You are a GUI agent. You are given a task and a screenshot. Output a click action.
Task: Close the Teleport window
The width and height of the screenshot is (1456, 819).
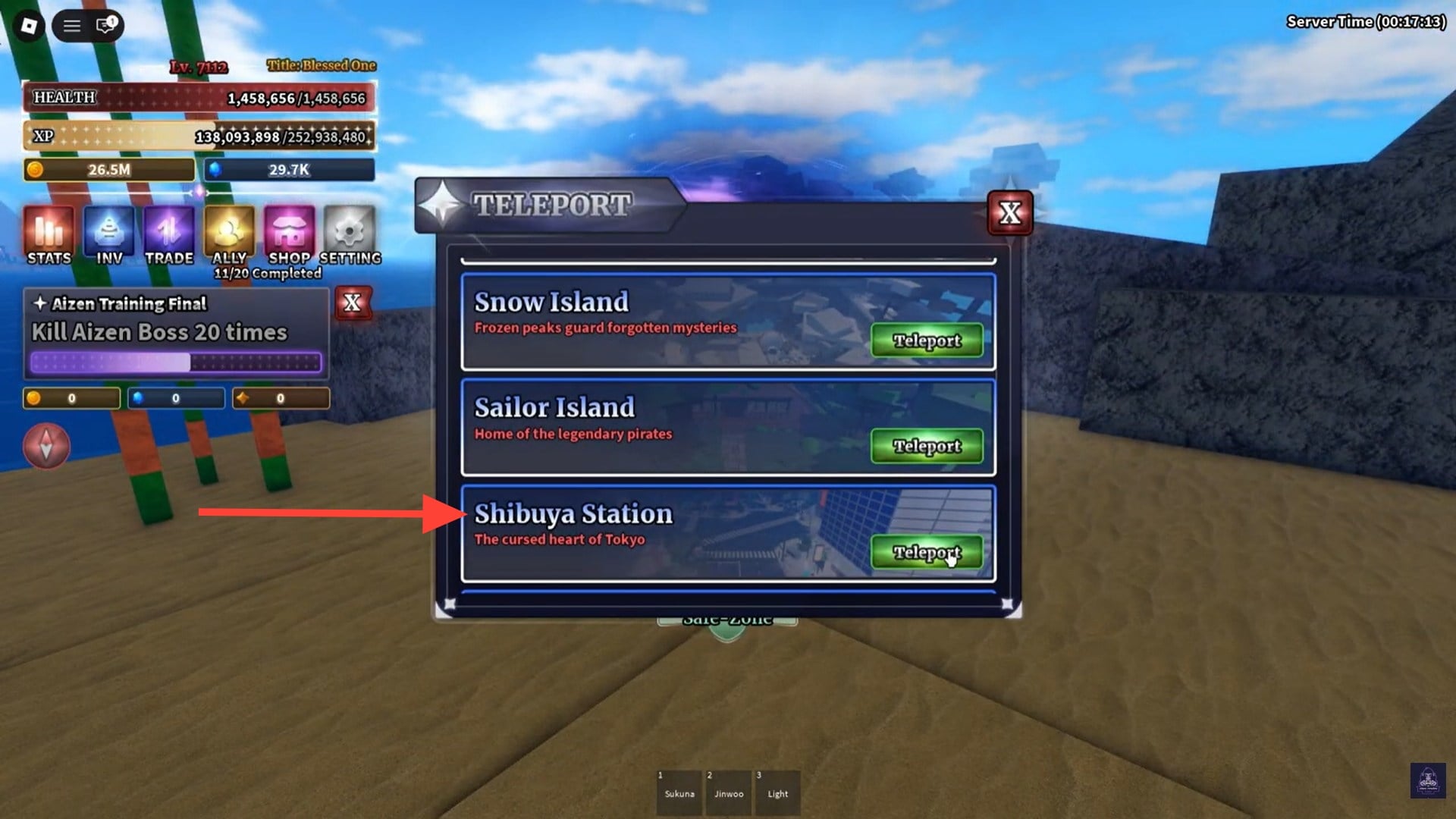coord(1011,213)
